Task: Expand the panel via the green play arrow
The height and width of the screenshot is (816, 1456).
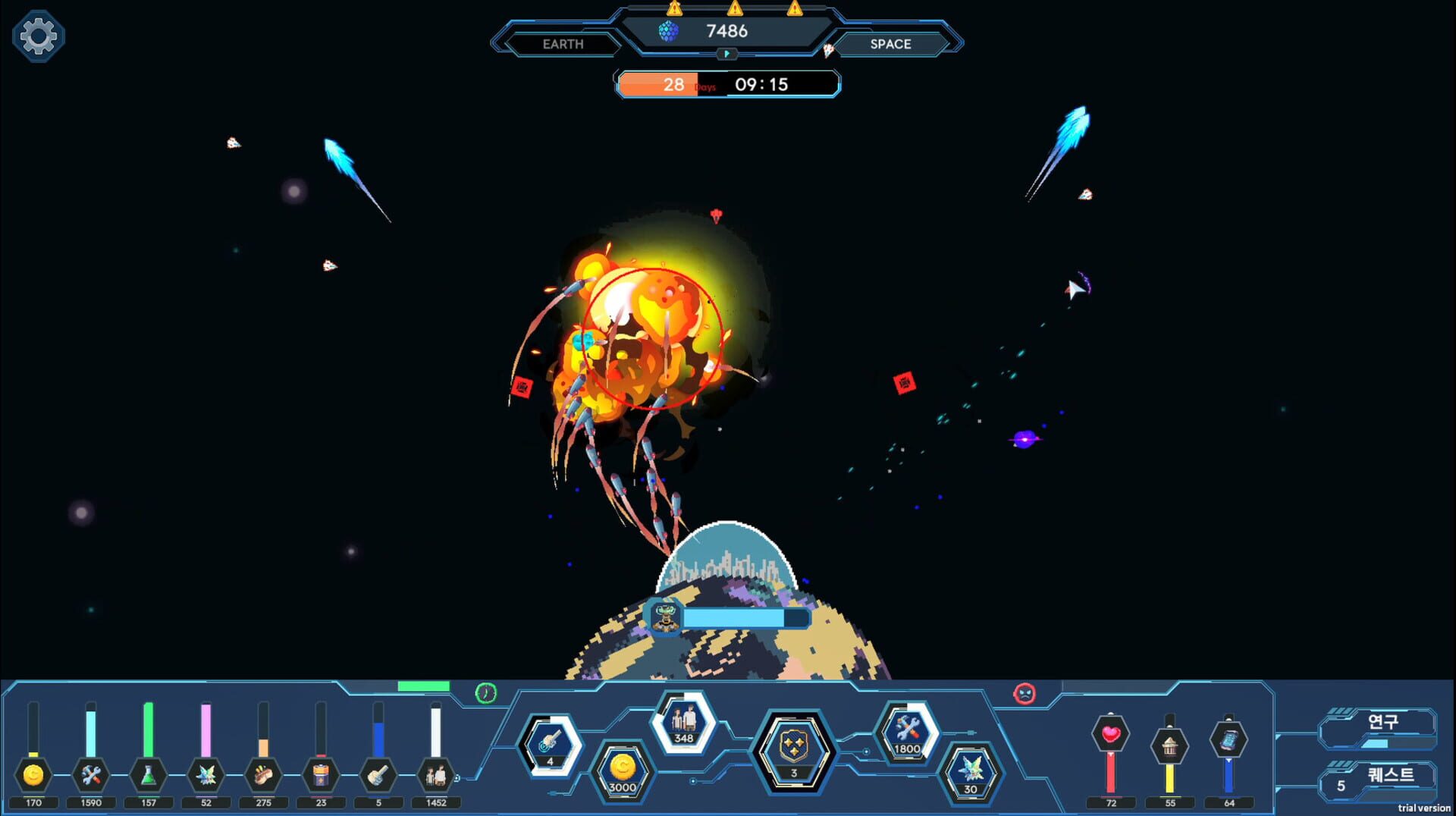Action: point(727,54)
